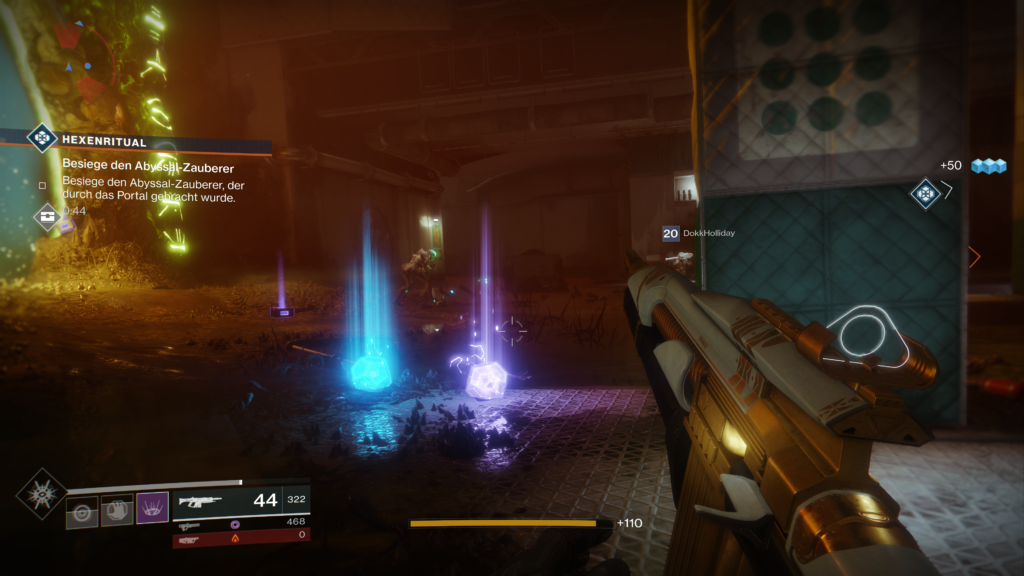Screen dimensions: 1024x576
Task: Activate the purple class ability slot
Action: tap(152, 510)
